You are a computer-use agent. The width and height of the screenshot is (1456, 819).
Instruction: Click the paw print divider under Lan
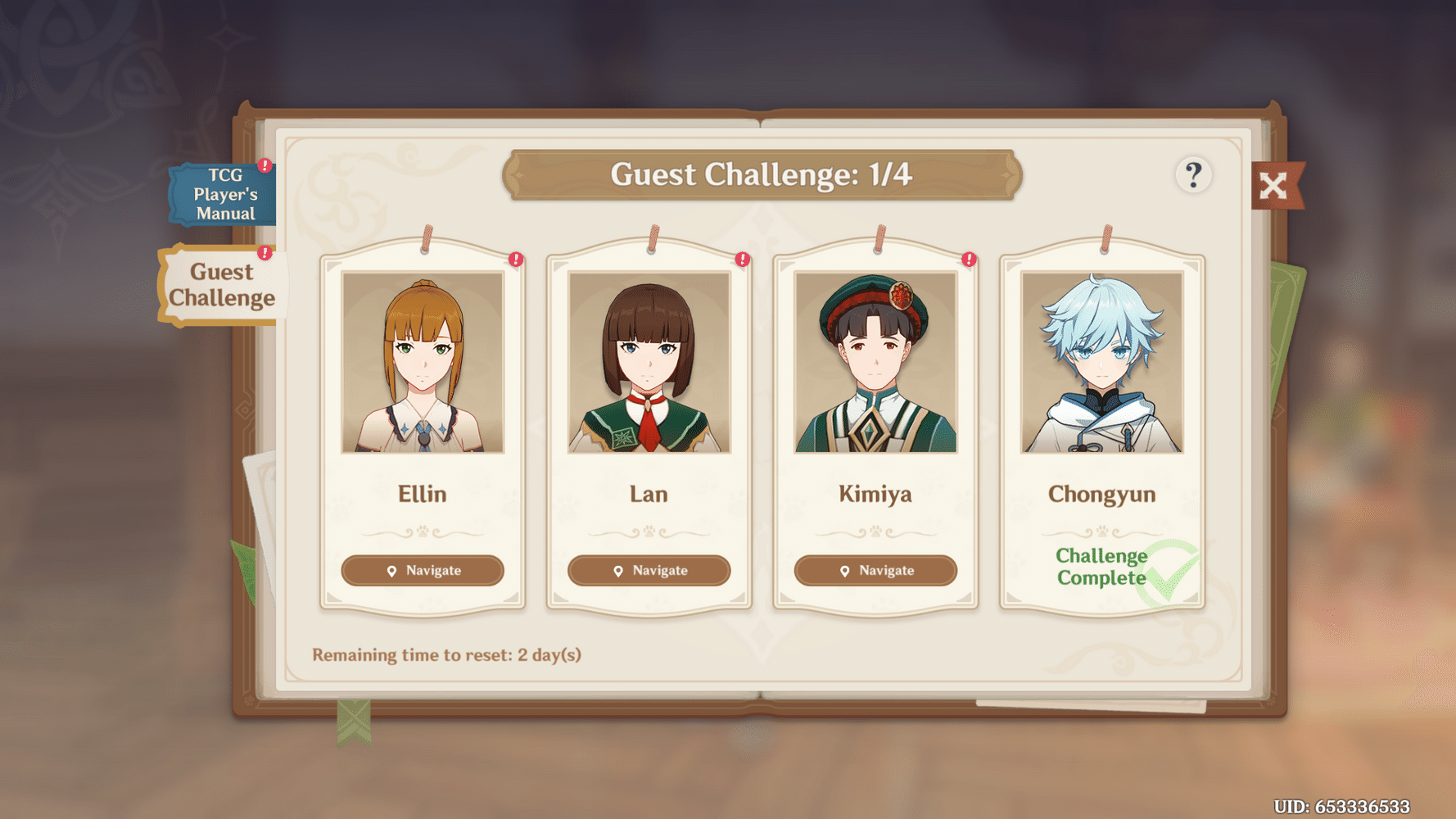click(x=649, y=531)
